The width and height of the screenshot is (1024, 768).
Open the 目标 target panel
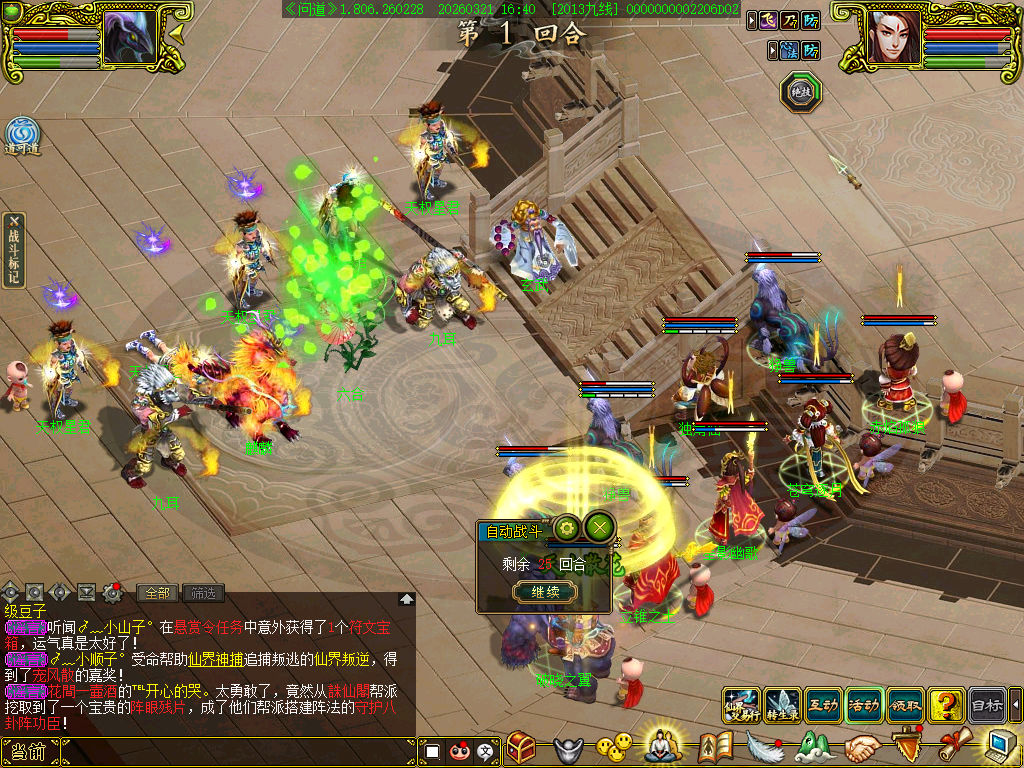pyautogui.click(x=987, y=704)
